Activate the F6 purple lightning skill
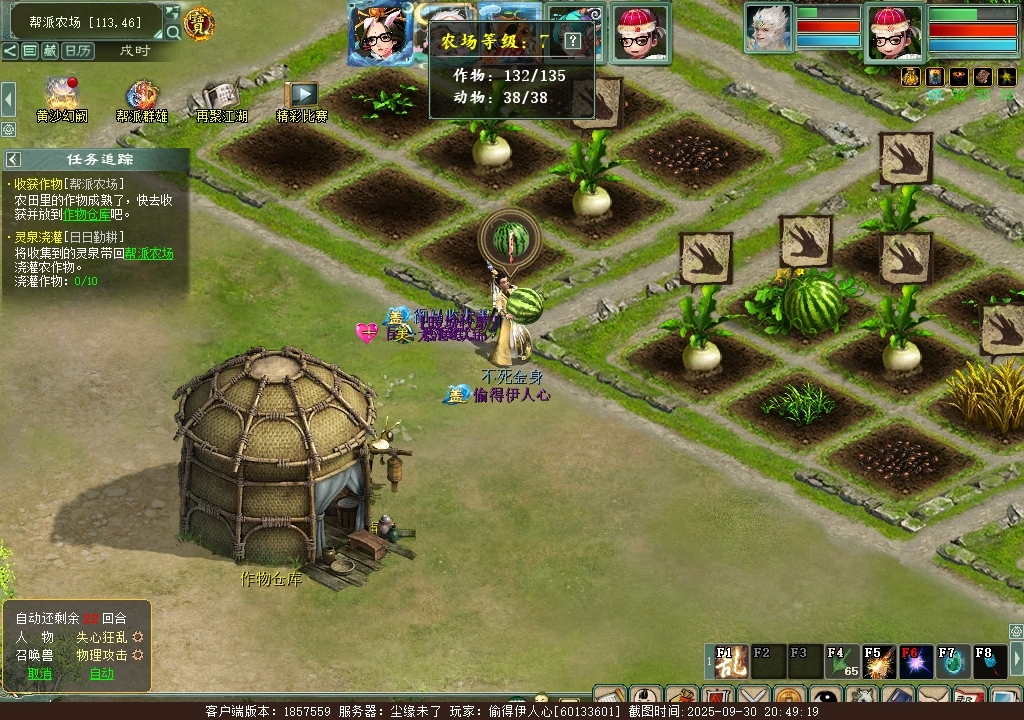 (915, 662)
